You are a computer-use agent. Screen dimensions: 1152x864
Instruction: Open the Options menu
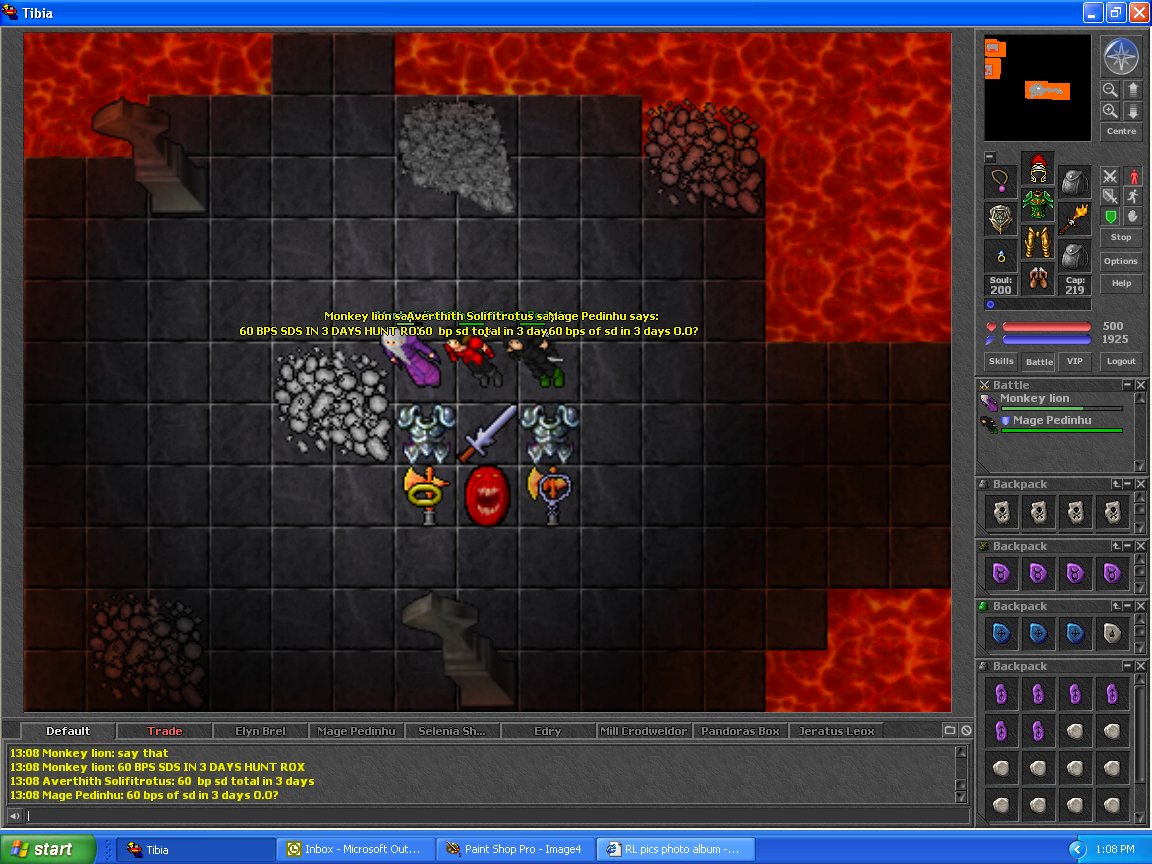click(1121, 261)
